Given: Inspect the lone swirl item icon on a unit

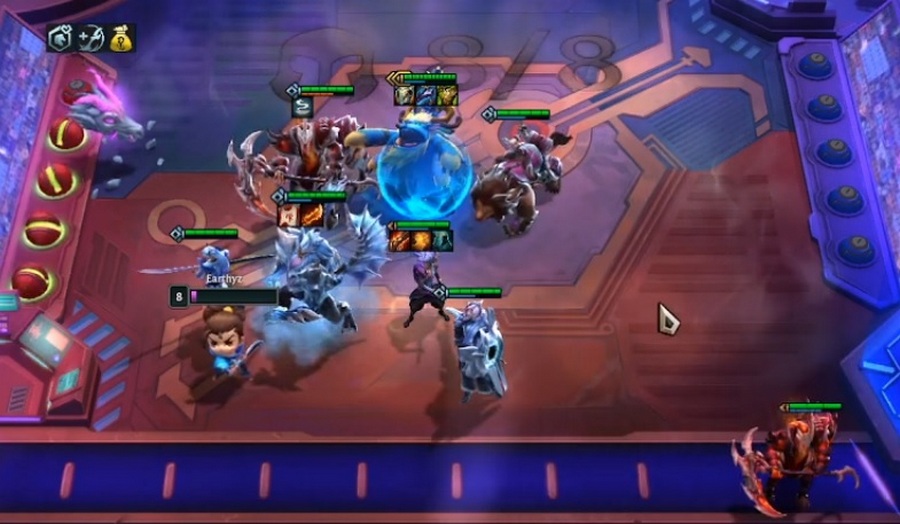Looking at the screenshot, I should coord(302,106).
